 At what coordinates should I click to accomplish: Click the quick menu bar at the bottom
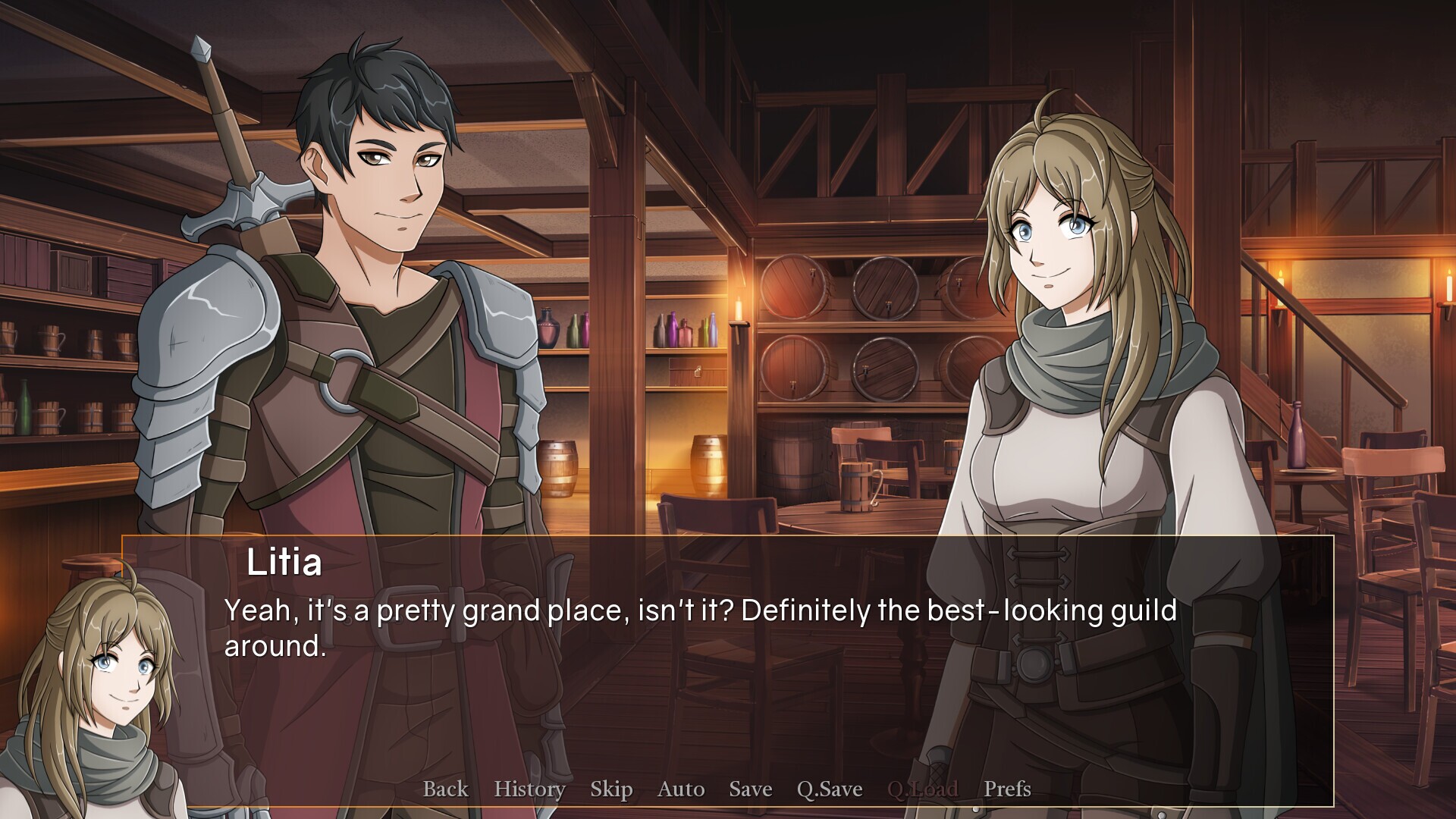[728, 789]
